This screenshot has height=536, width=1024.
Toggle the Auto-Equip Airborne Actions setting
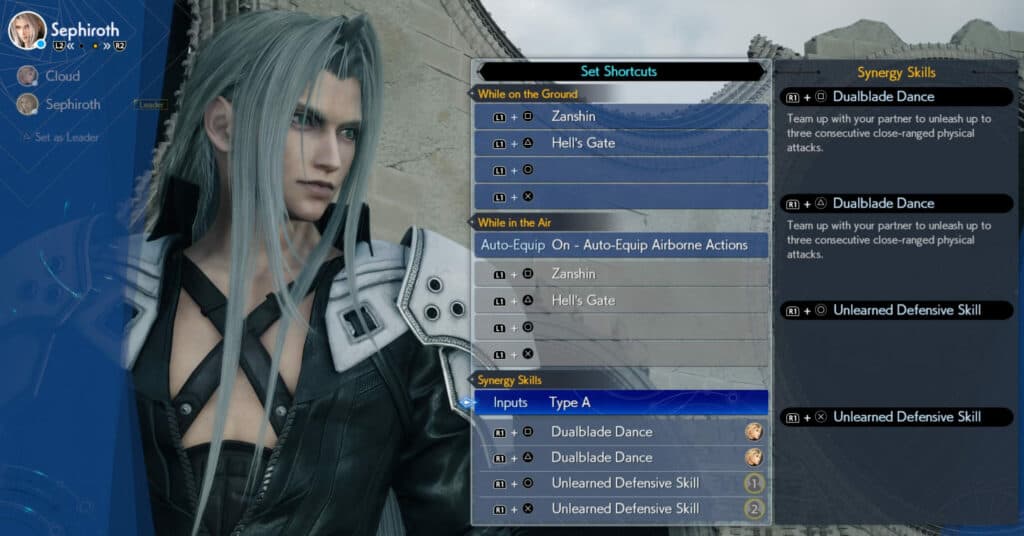(x=620, y=246)
